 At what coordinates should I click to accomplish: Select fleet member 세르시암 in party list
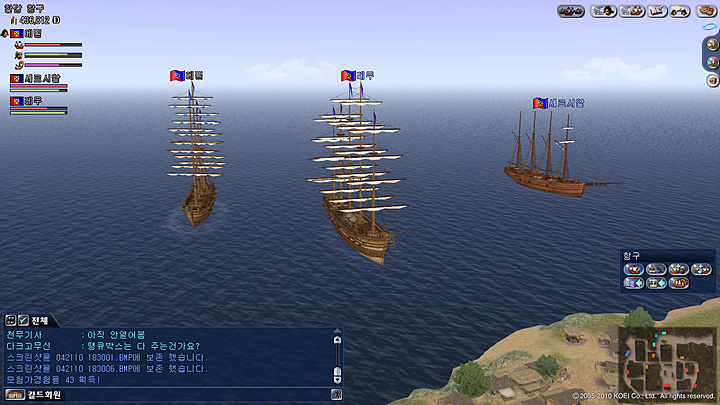tap(40, 78)
